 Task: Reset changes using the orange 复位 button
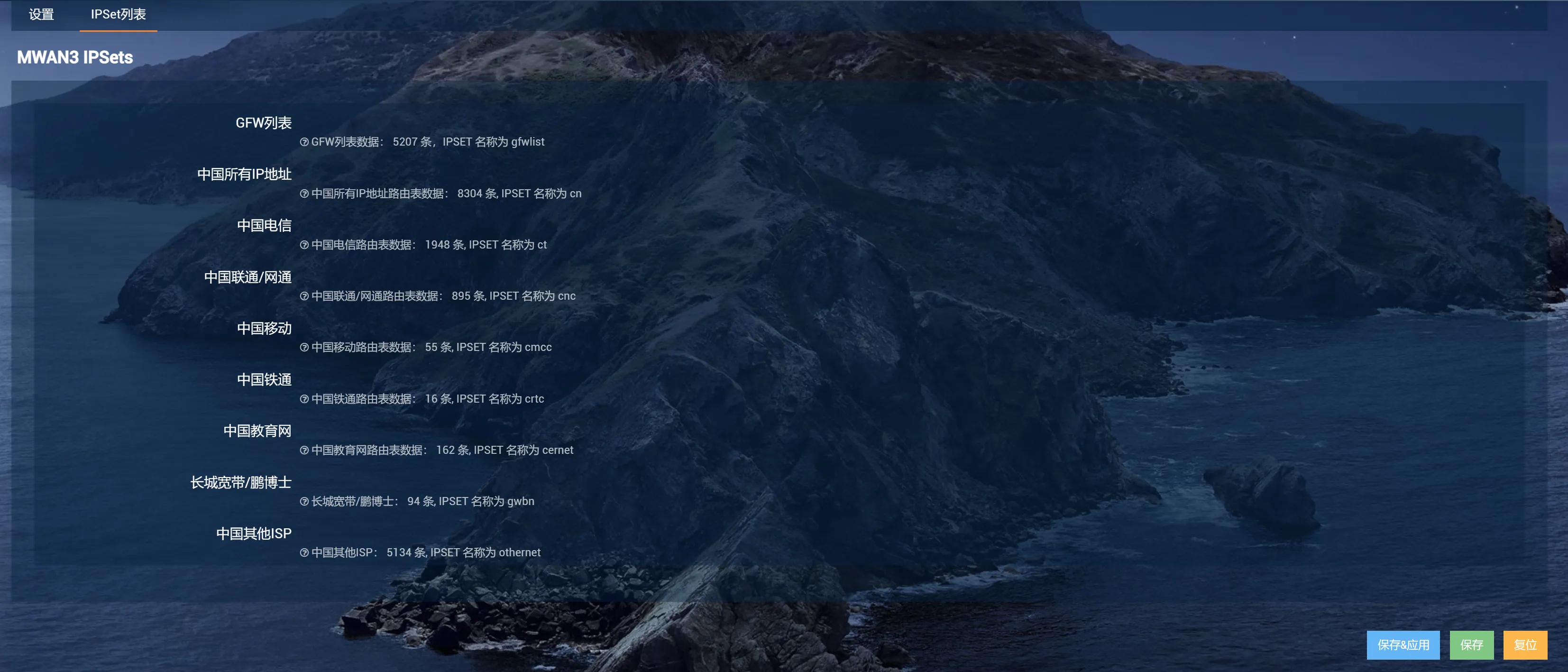[1525, 644]
